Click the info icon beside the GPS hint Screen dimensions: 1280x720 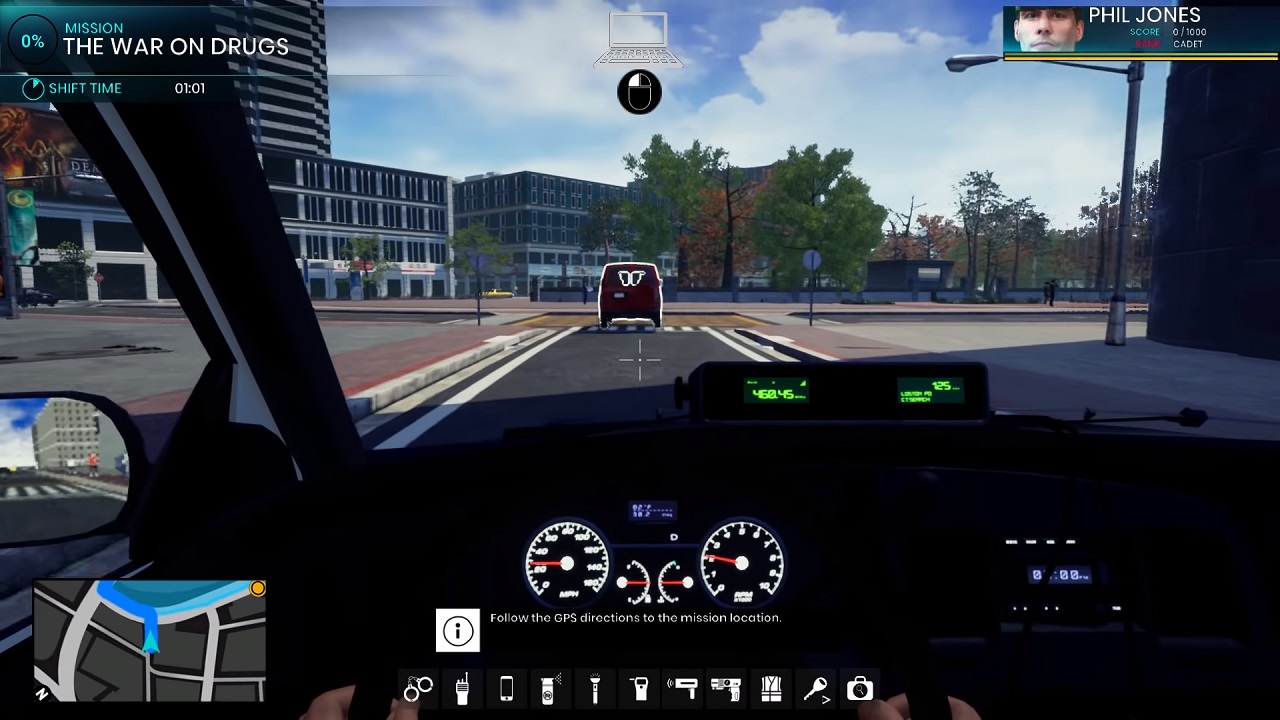pyautogui.click(x=458, y=631)
